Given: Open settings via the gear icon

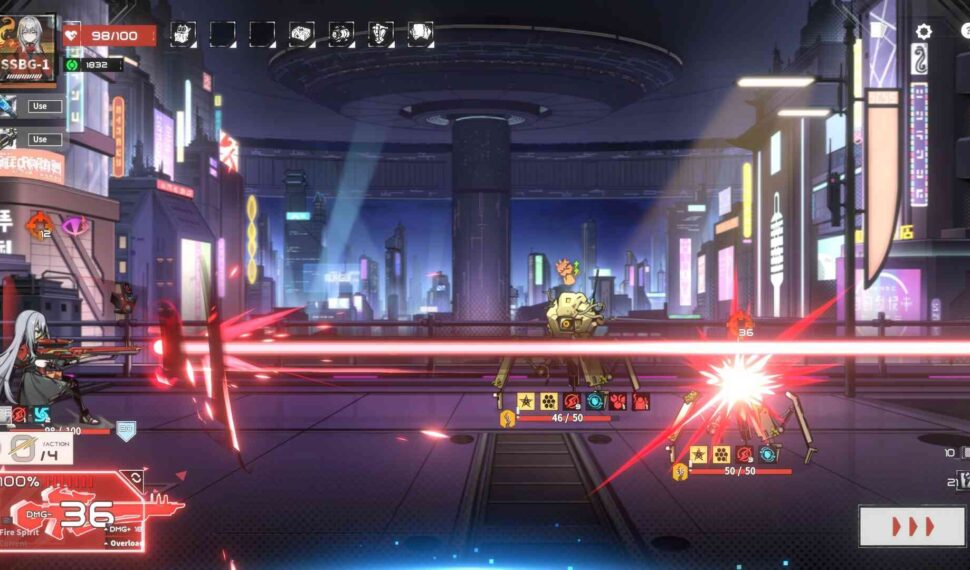Looking at the screenshot, I should click(923, 32).
